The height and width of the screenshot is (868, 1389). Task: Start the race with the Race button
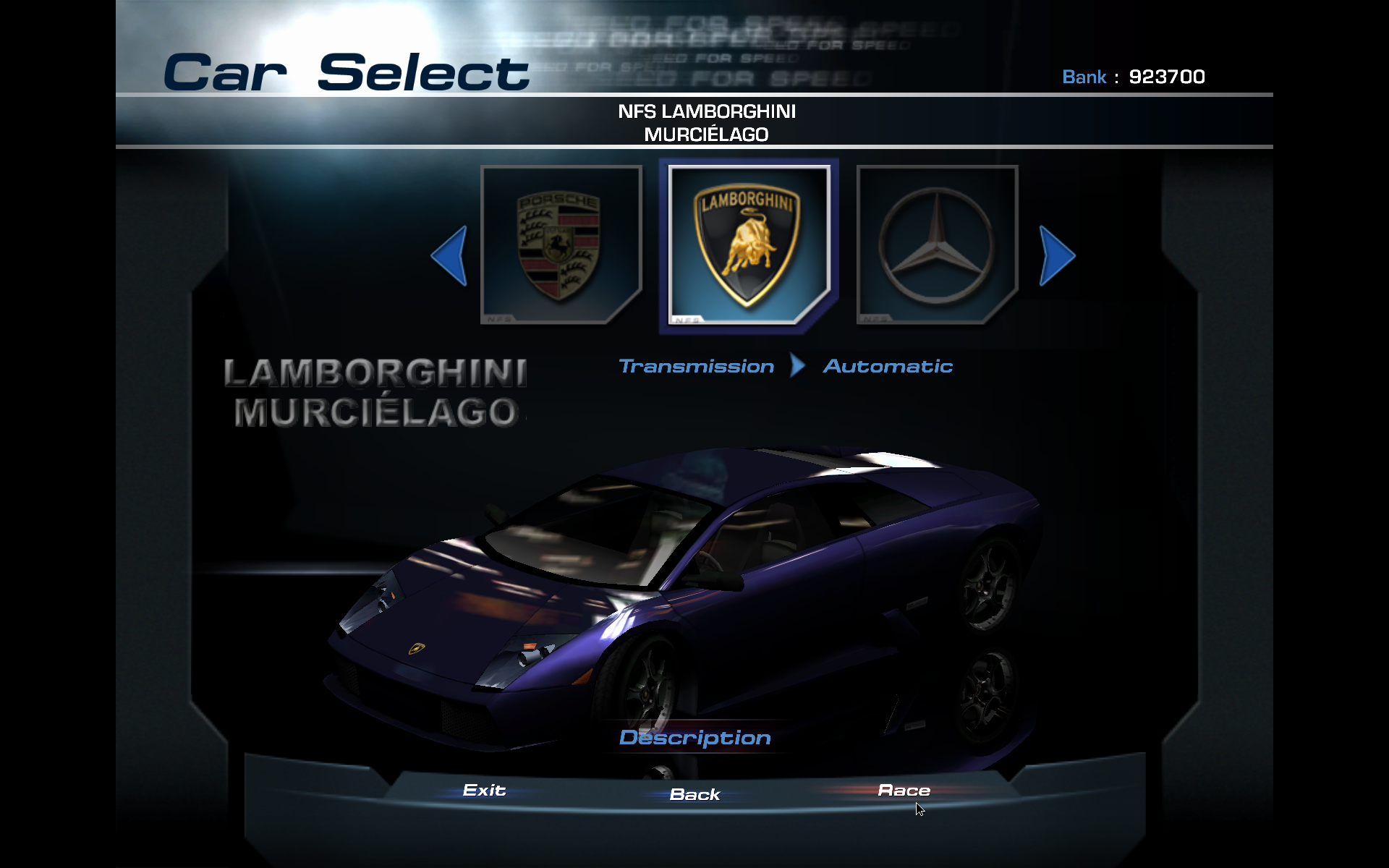point(904,791)
